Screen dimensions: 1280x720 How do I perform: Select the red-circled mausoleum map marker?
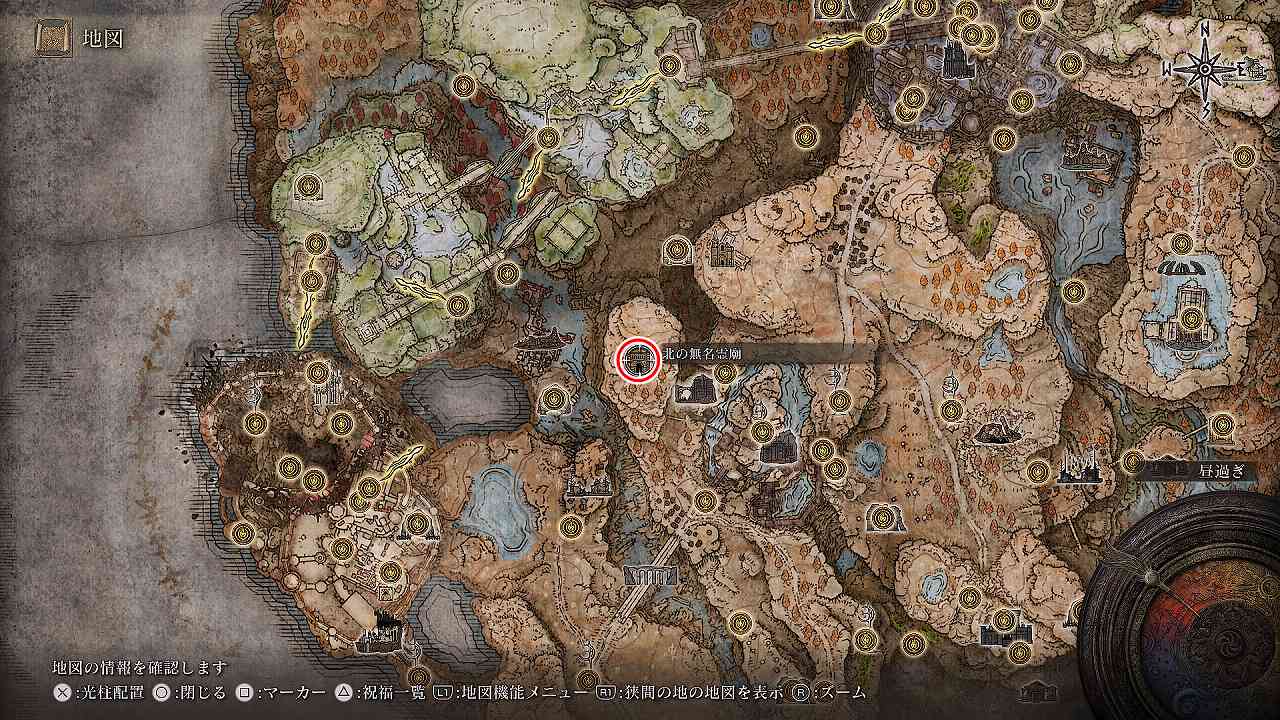[x=638, y=360]
